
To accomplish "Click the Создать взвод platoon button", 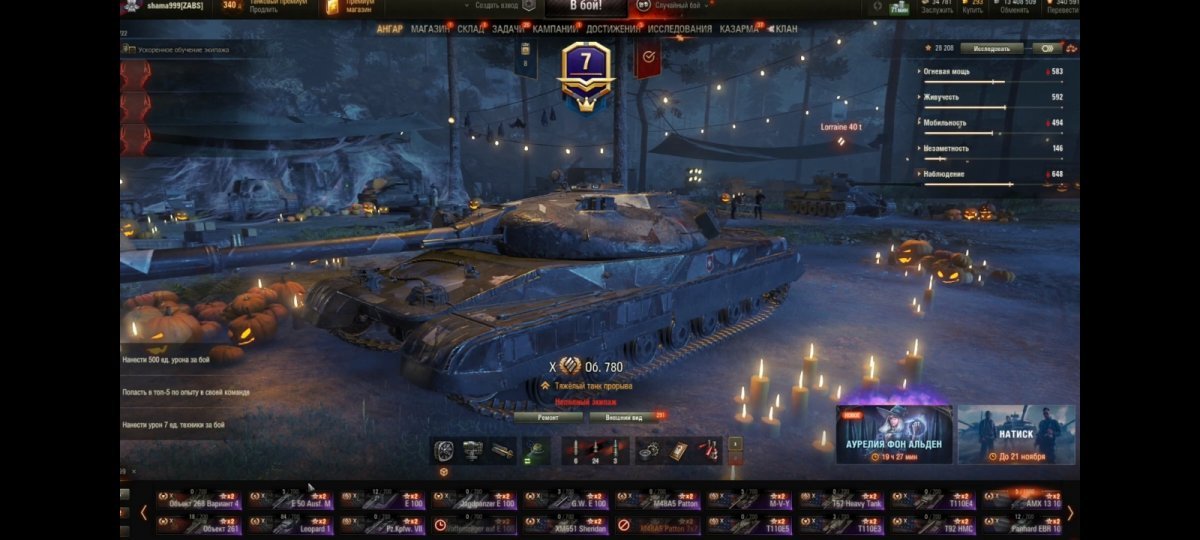I will pyautogui.click(x=497, y=7).
